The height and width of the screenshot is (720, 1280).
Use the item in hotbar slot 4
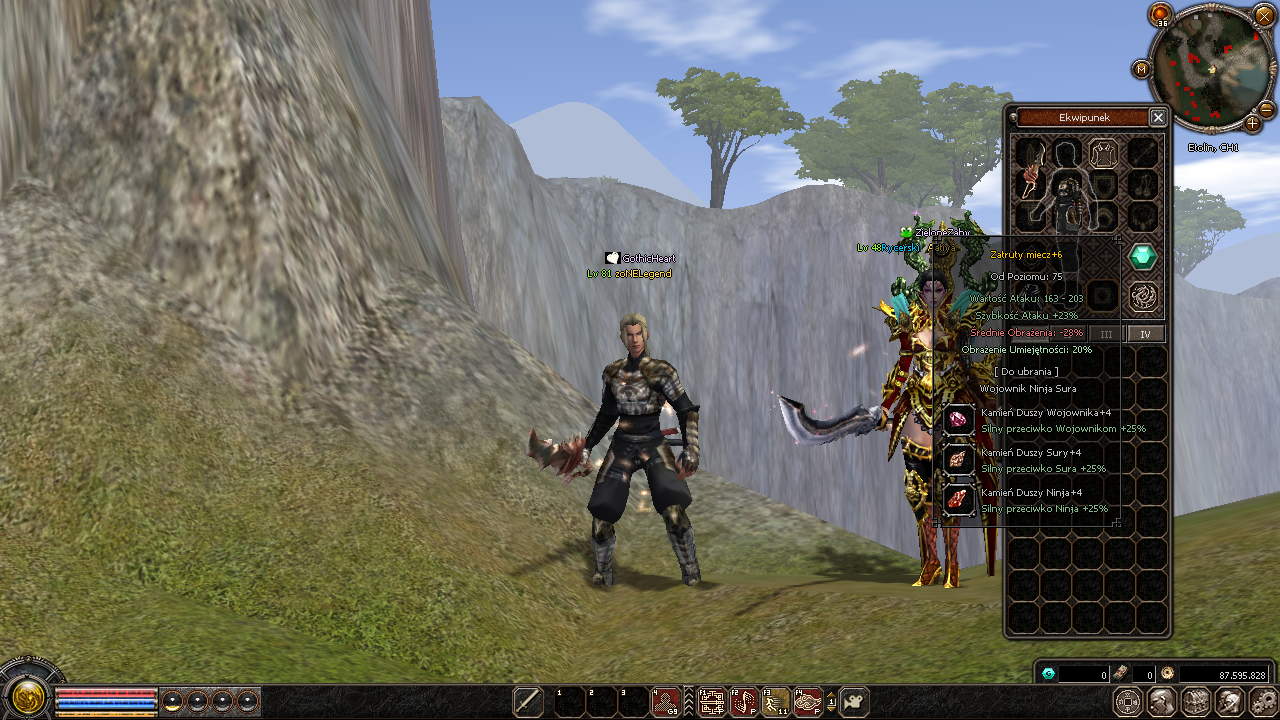click(x=666, y=703)
